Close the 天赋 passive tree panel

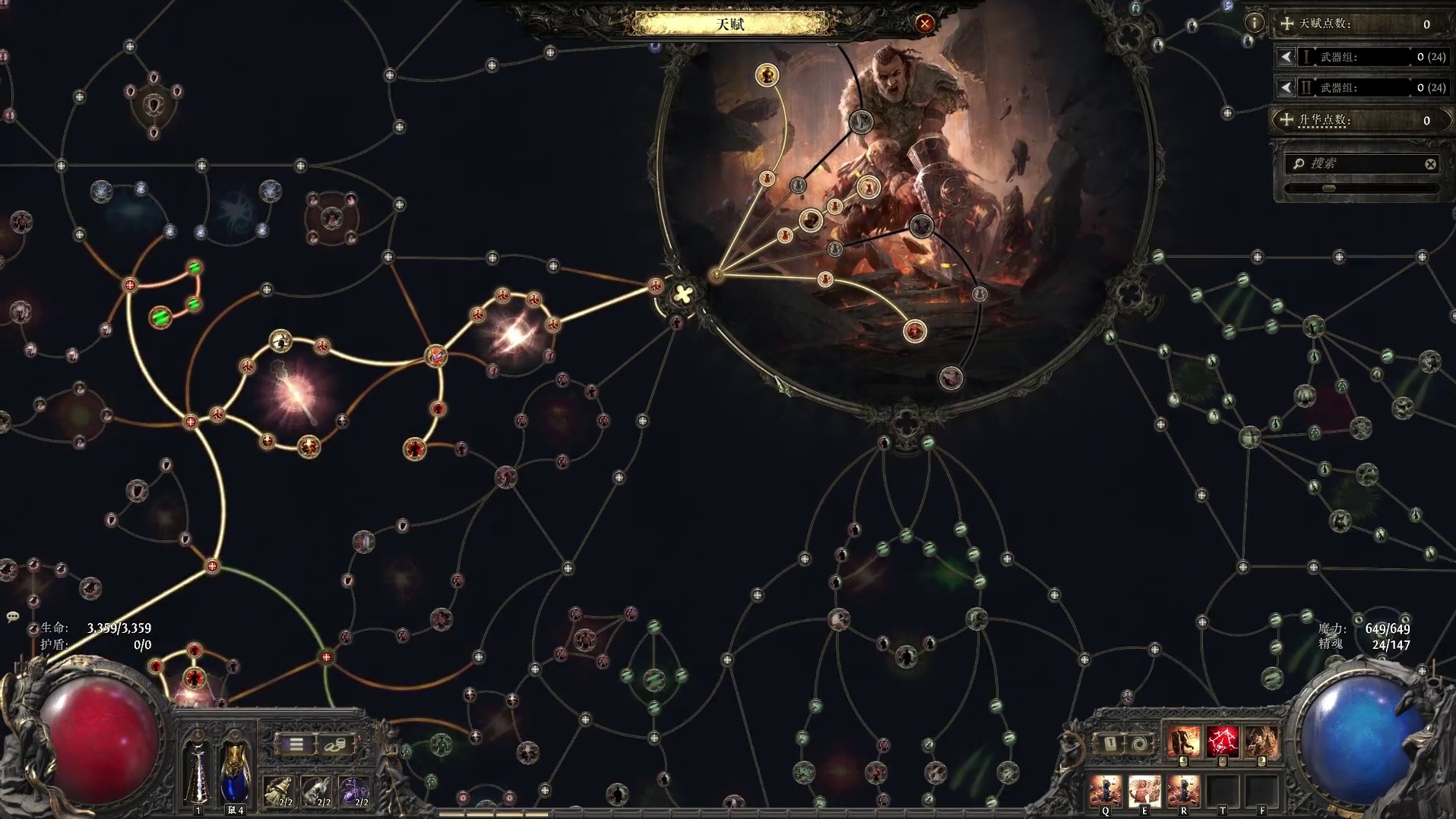[x=924, y=24]
